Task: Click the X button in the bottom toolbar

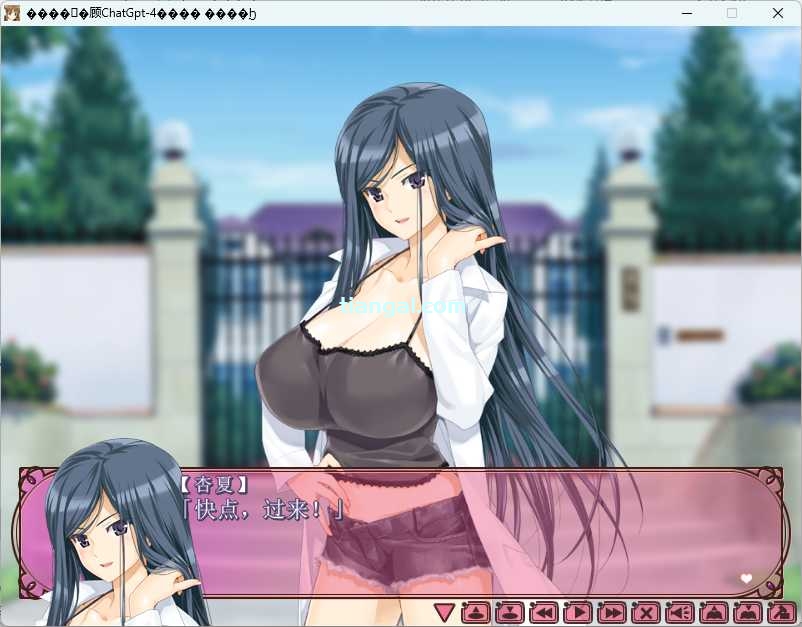Action: tap(646, 612)
